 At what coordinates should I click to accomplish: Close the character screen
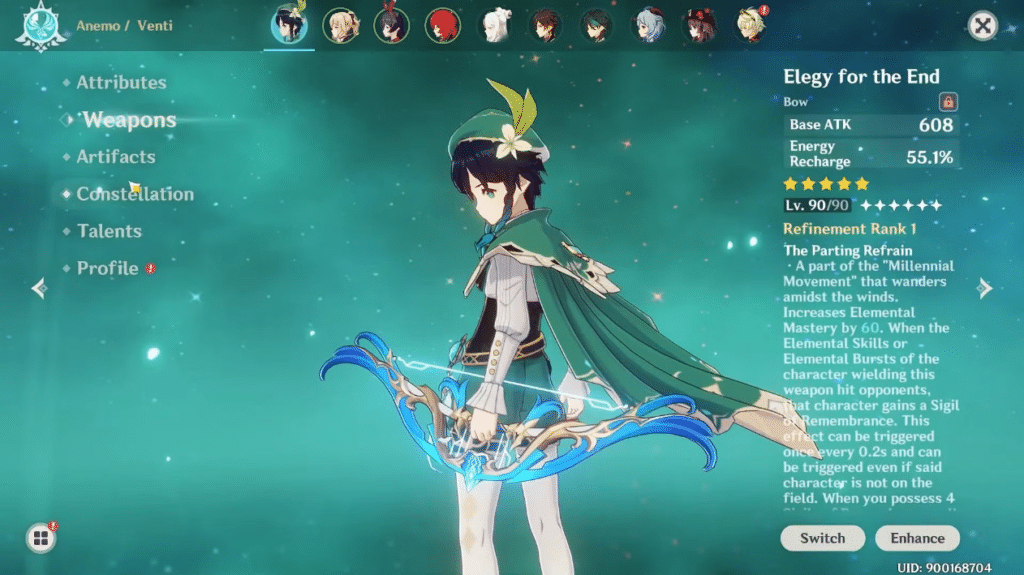983,26
